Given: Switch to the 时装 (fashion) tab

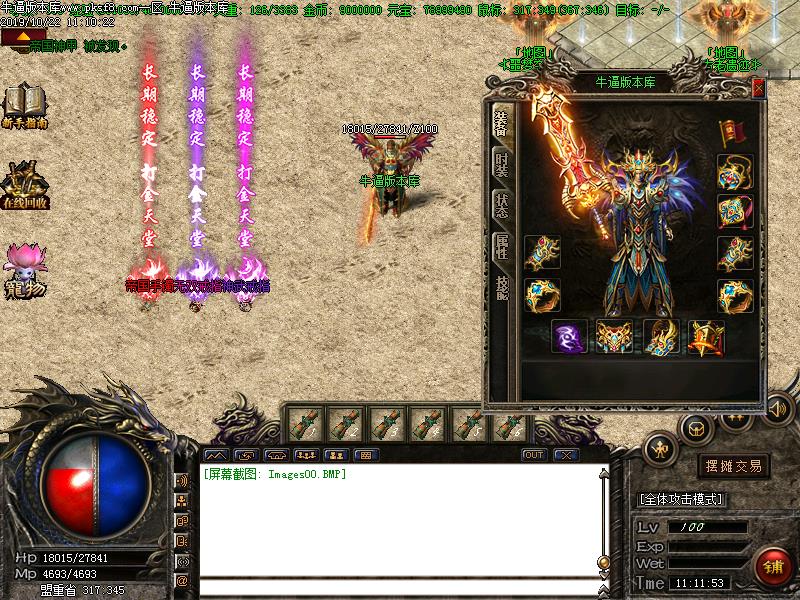Looking at the screenshot, I should [501, 163].
